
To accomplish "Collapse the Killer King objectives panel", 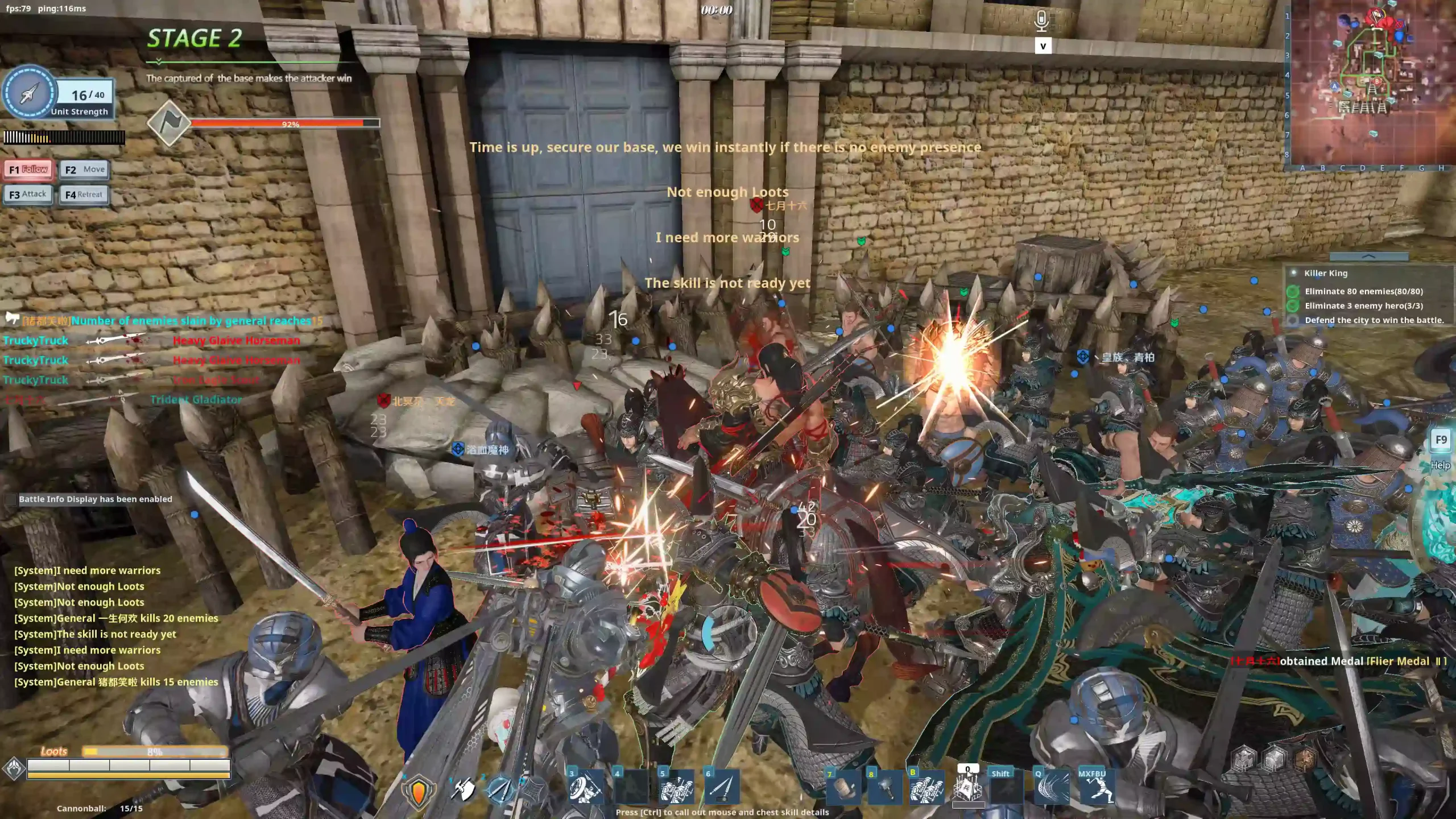I will click(x=1368, y=257).
